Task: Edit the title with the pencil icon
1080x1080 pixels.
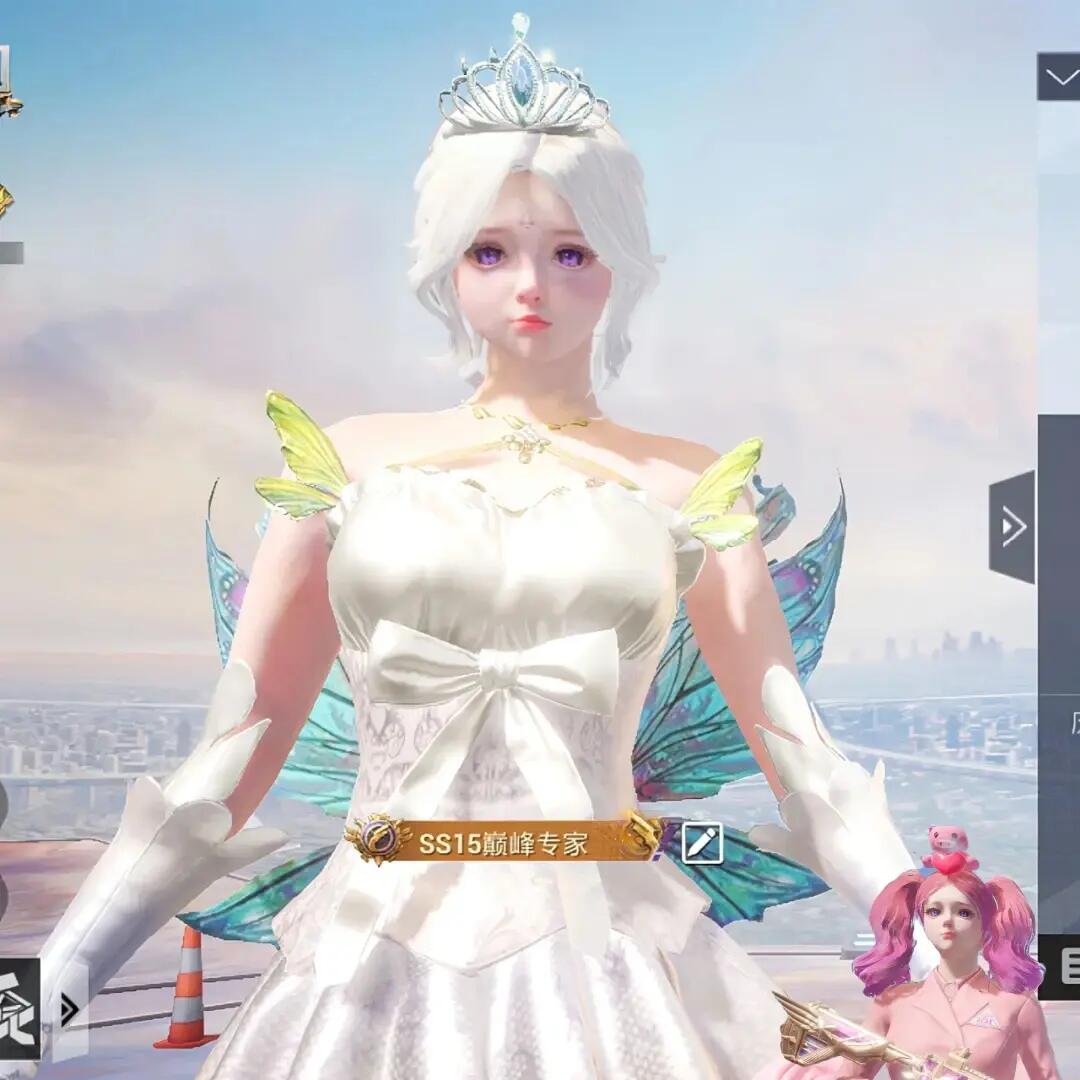Action: [702, 843]
